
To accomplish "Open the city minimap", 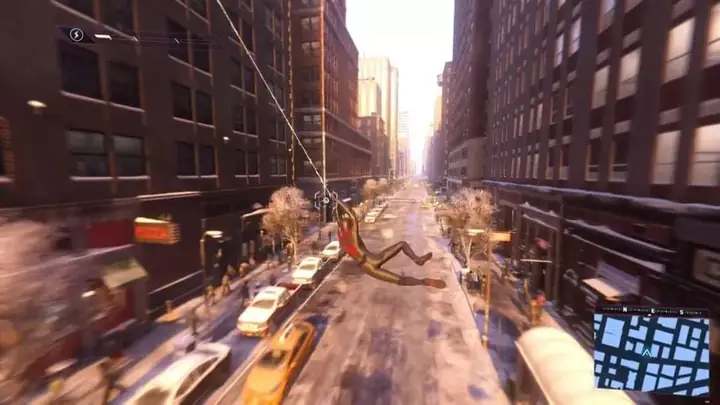I will (651, 356).
